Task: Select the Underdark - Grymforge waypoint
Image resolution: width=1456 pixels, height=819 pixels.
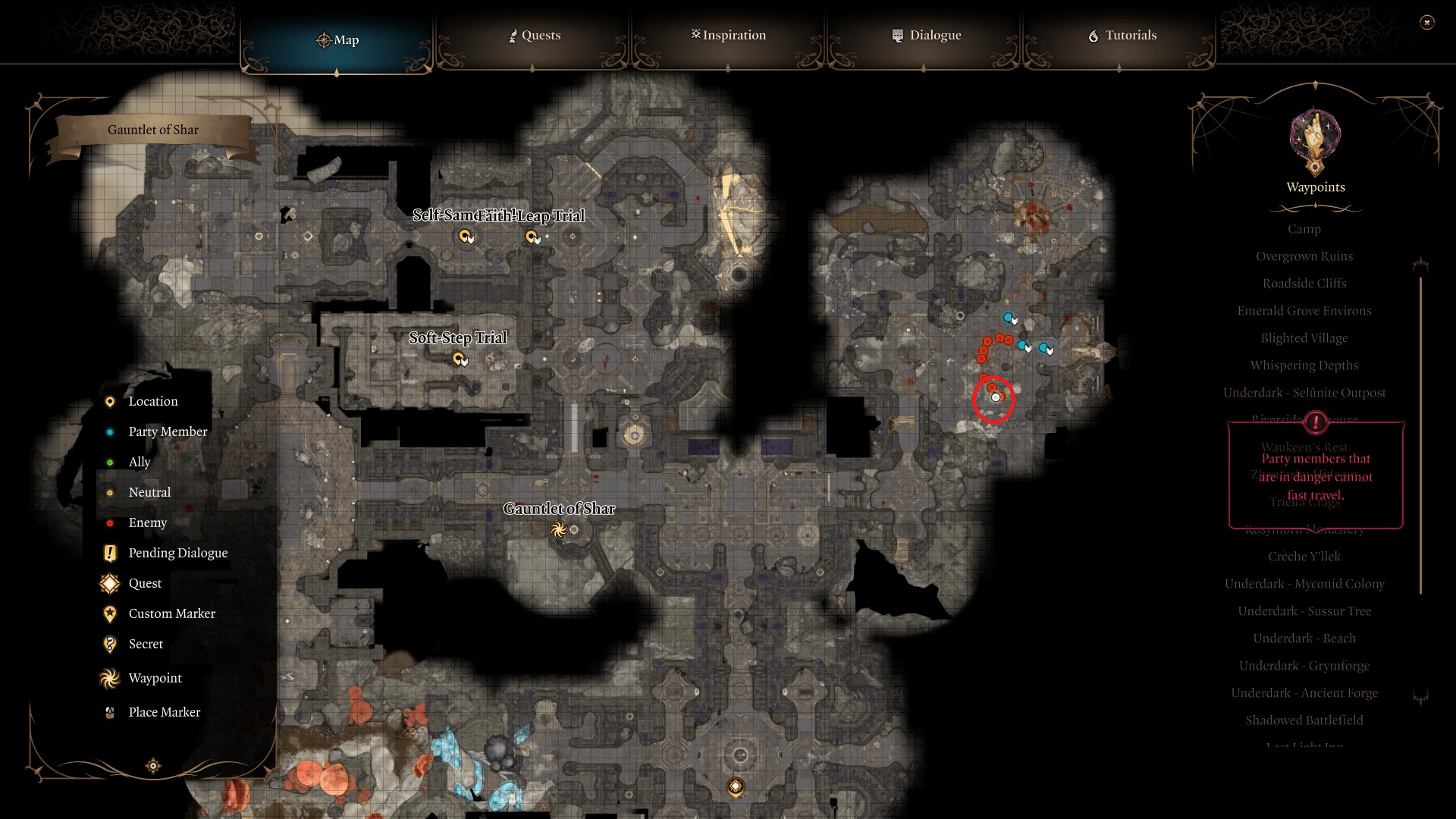Action: coord(1304,665)
